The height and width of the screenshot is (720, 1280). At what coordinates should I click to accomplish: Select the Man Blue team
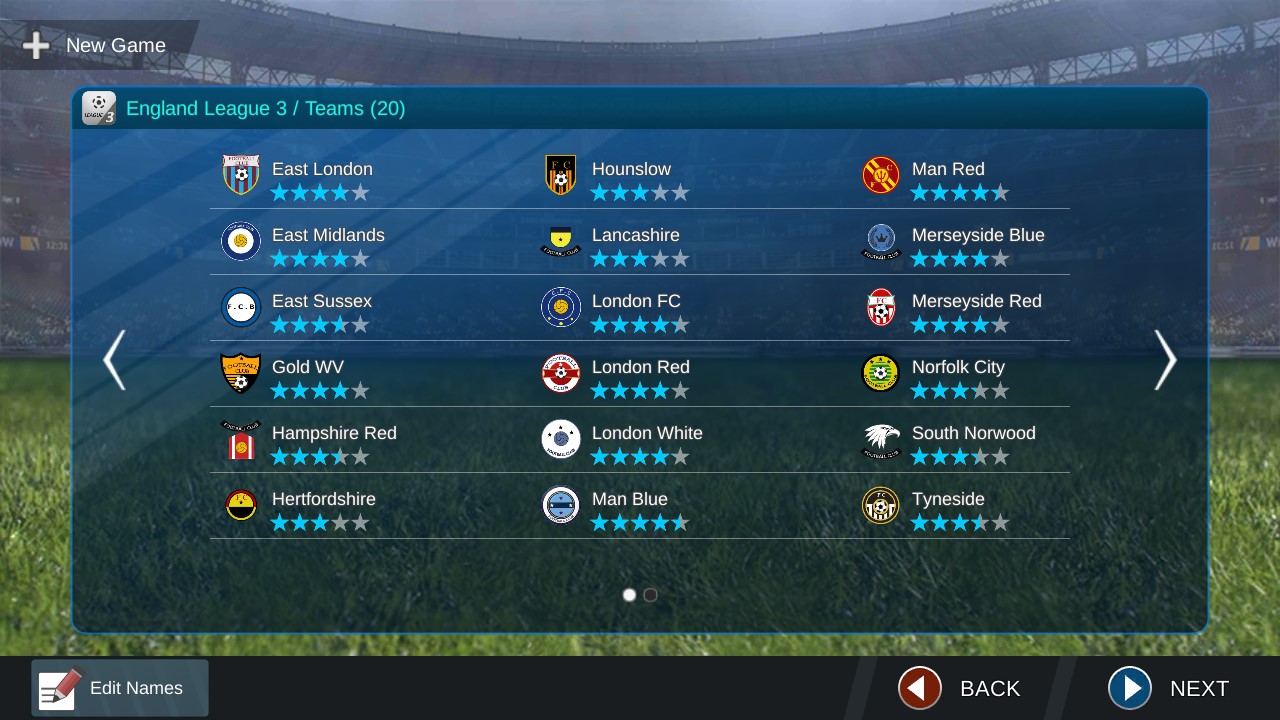point(630,507)
